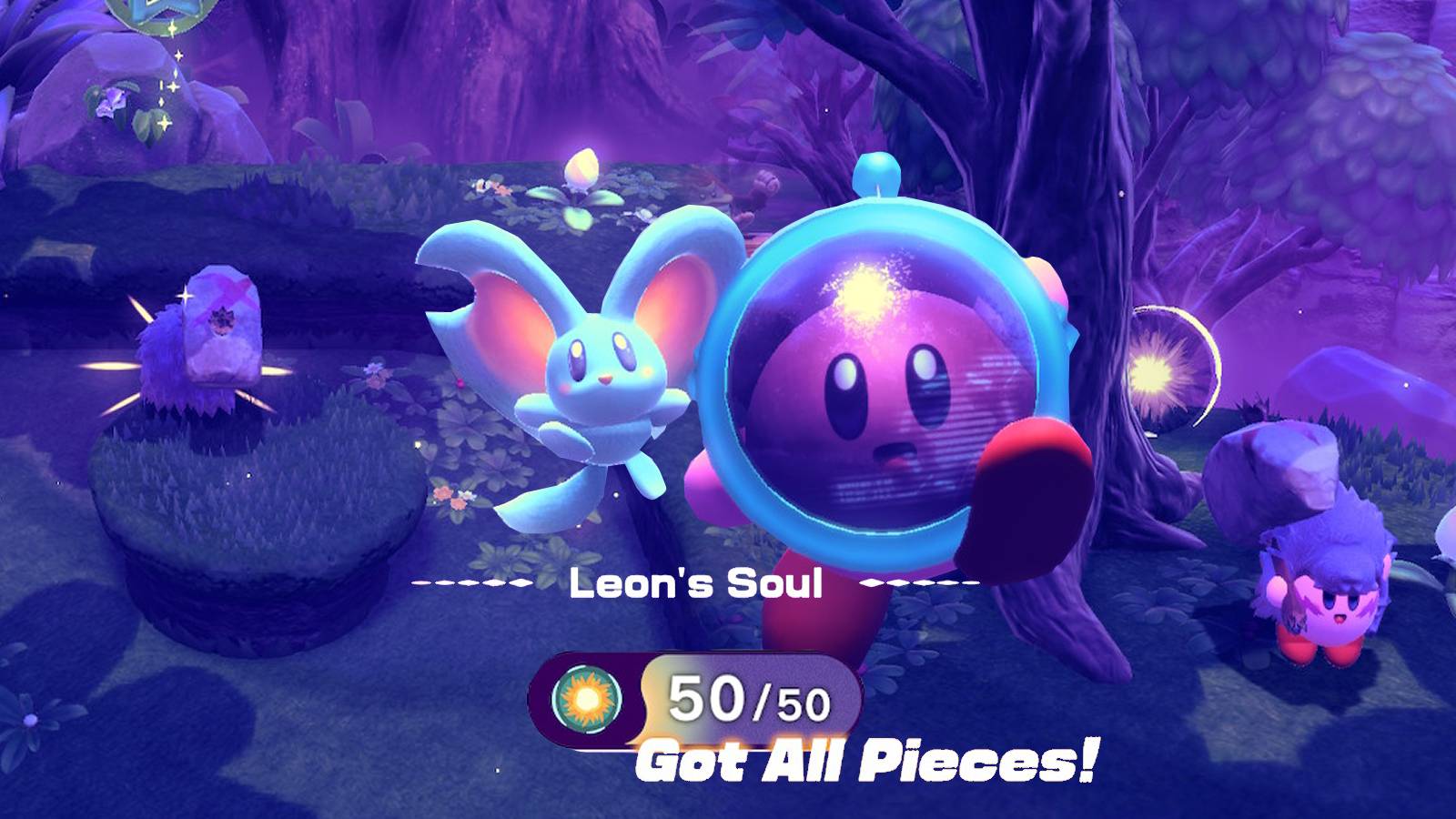Screen dimensions: 1456x819
Task: Toggle the antenna bead atop the bubble helmet
Action: click(876, 173)
